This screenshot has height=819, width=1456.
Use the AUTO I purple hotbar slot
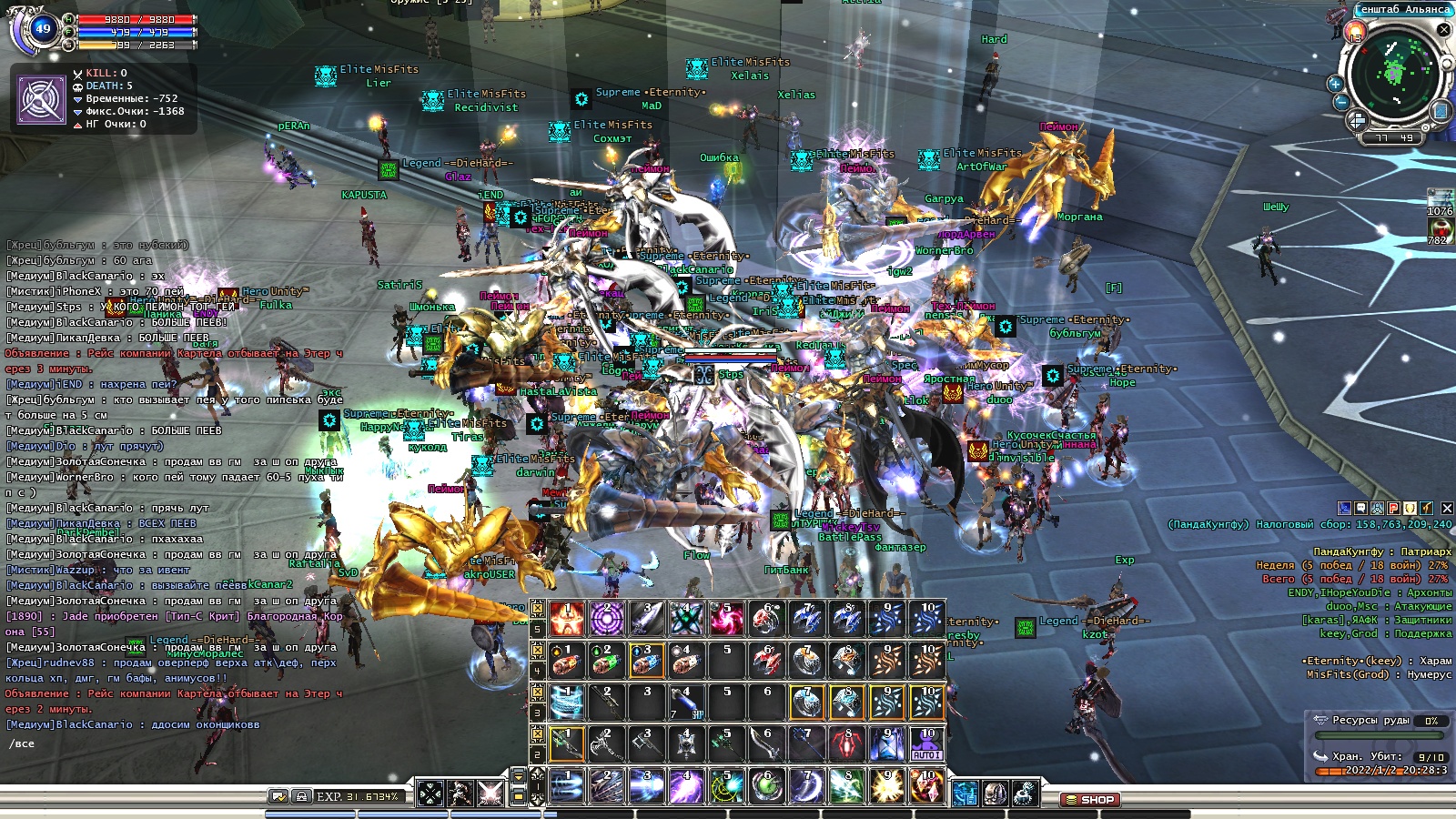tap(926, 744)
